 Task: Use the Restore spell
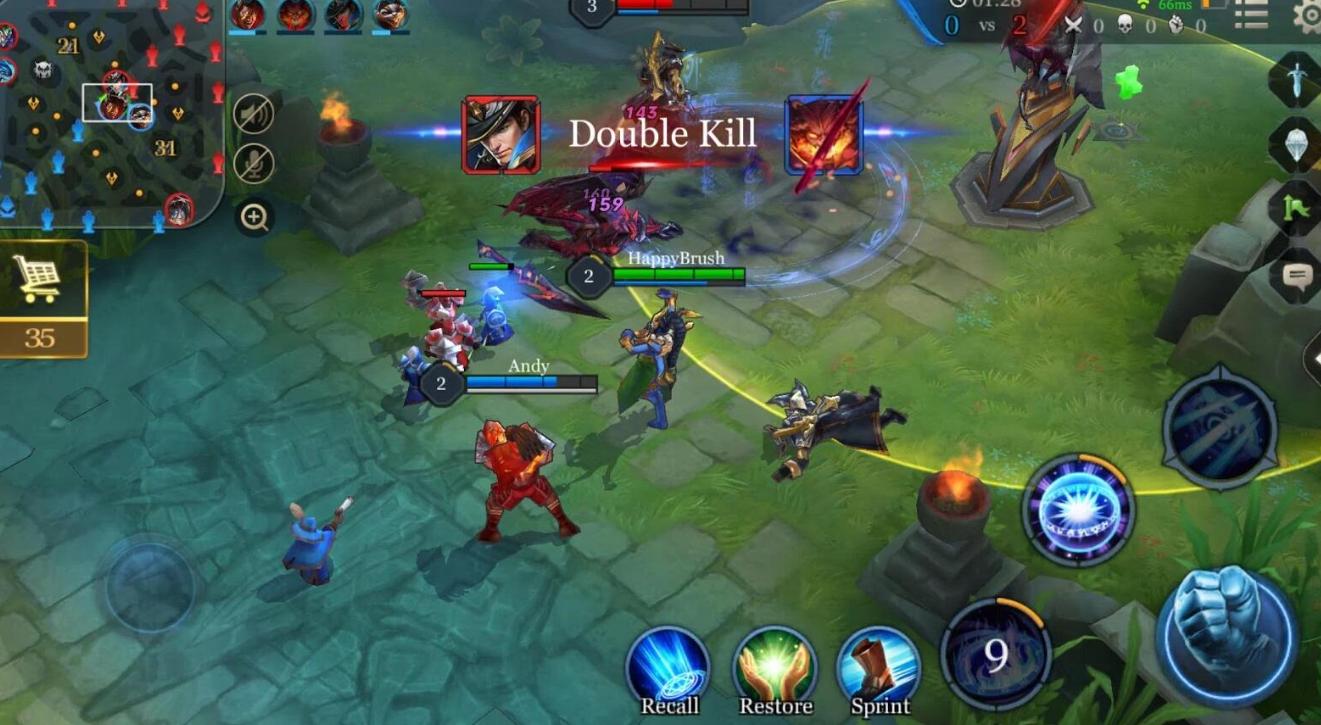[775, 668]
